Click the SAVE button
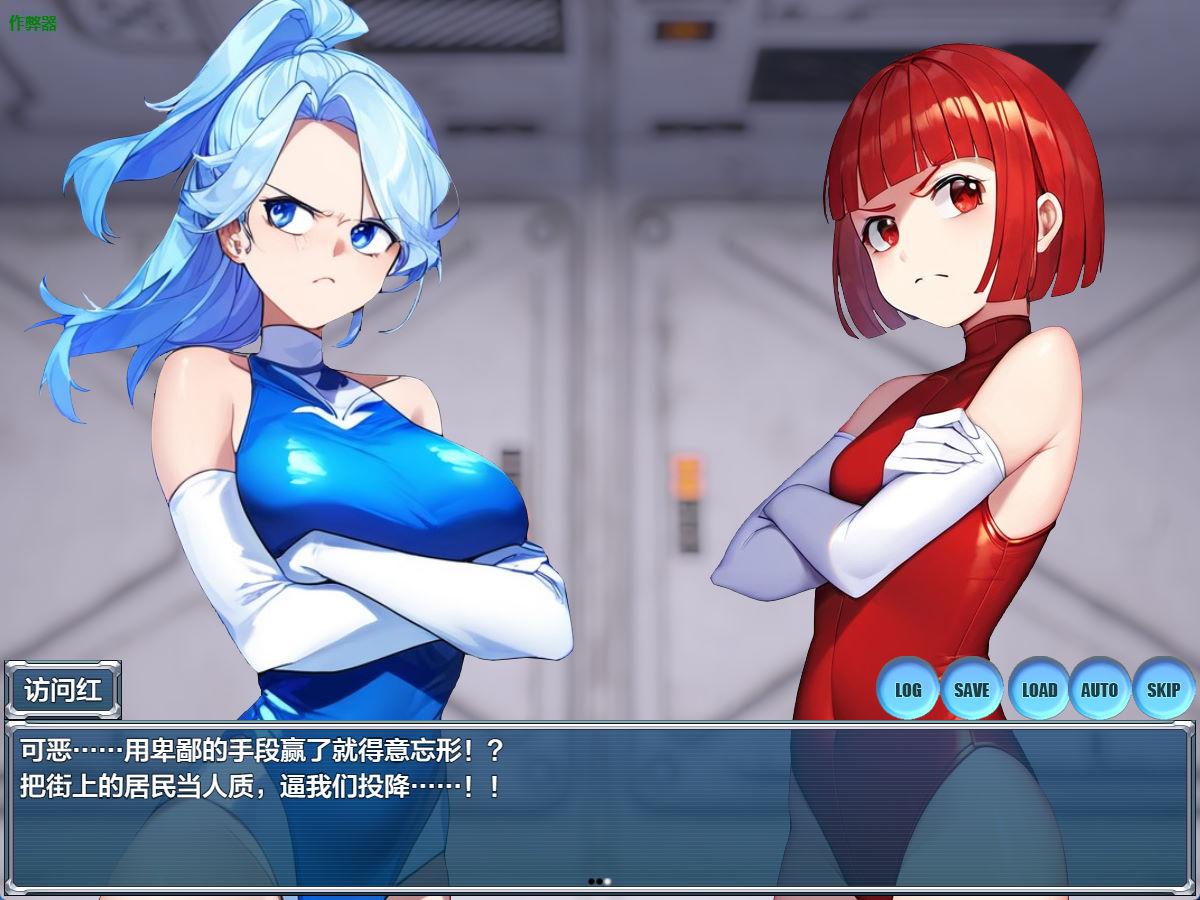The height and width of the screenshot is (900, 1200). click(971, 689)
